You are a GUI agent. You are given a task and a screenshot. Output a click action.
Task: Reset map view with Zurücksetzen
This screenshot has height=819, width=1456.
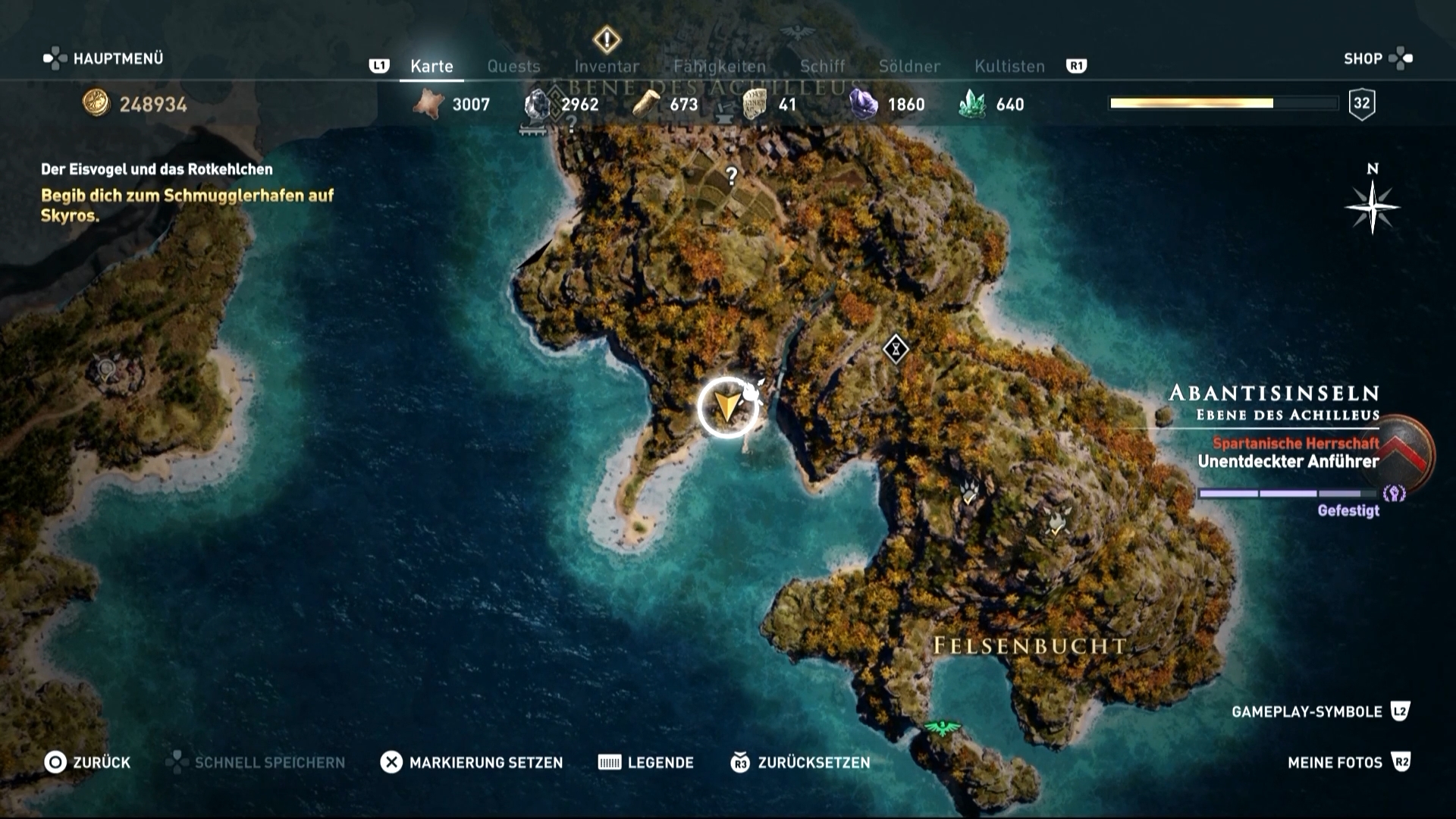800,762
